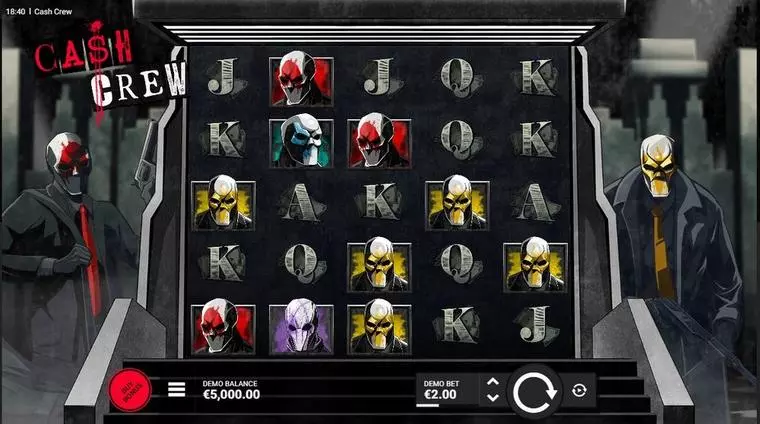Spin the reels with the circular arrow button

pos(534,392)
